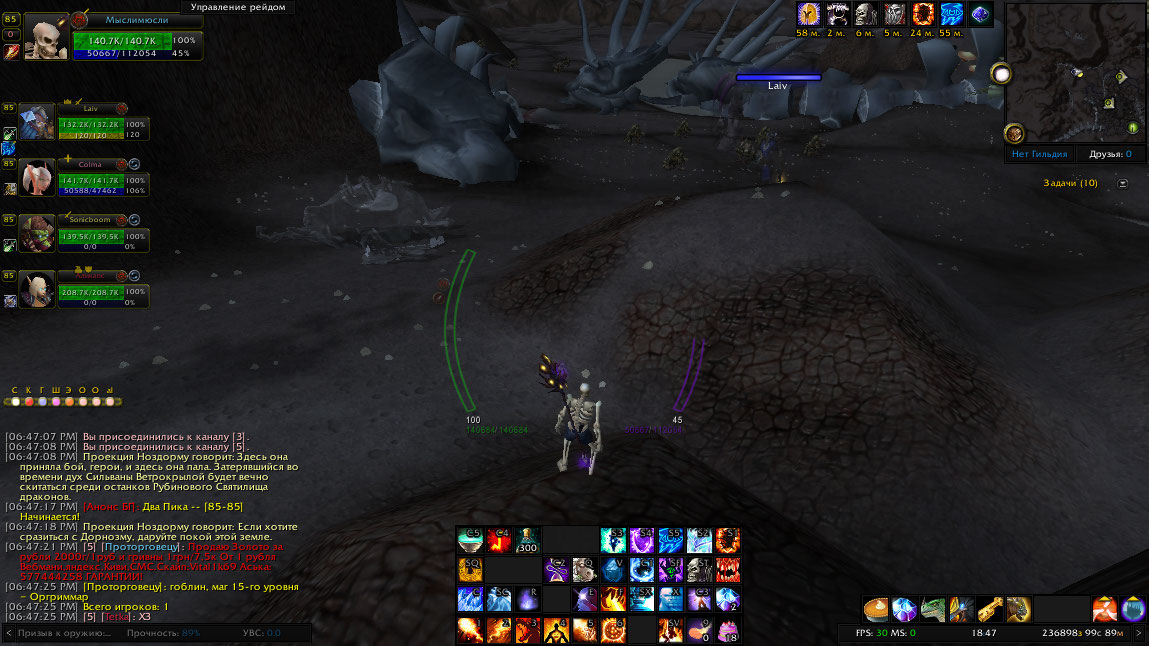This screenshot has width=1149, height=646.
Task: Open the Призыв к оружию bottom bar entry
Action: (x=65, y=633)
